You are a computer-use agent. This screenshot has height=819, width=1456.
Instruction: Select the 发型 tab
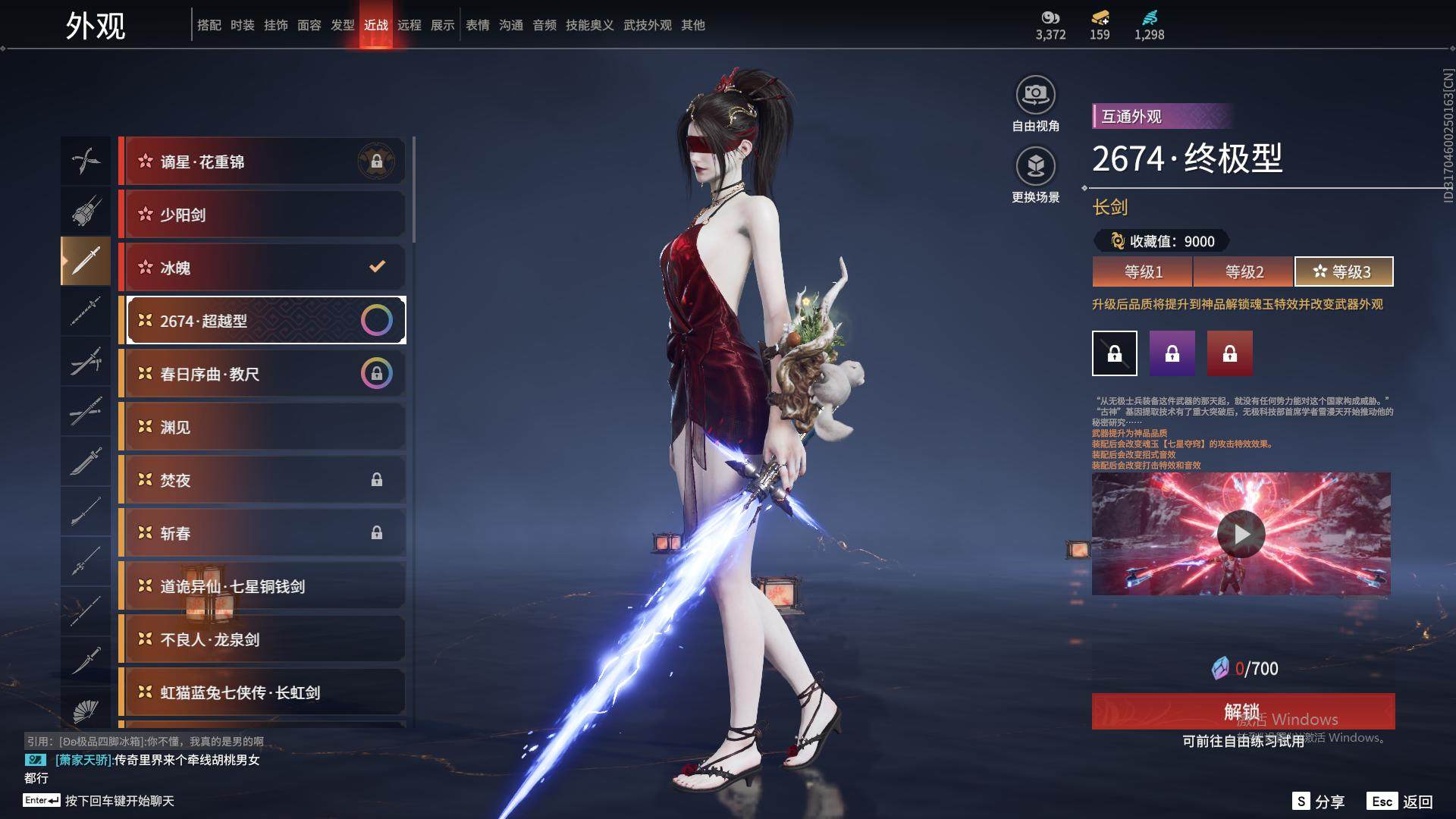coord(343,25)
